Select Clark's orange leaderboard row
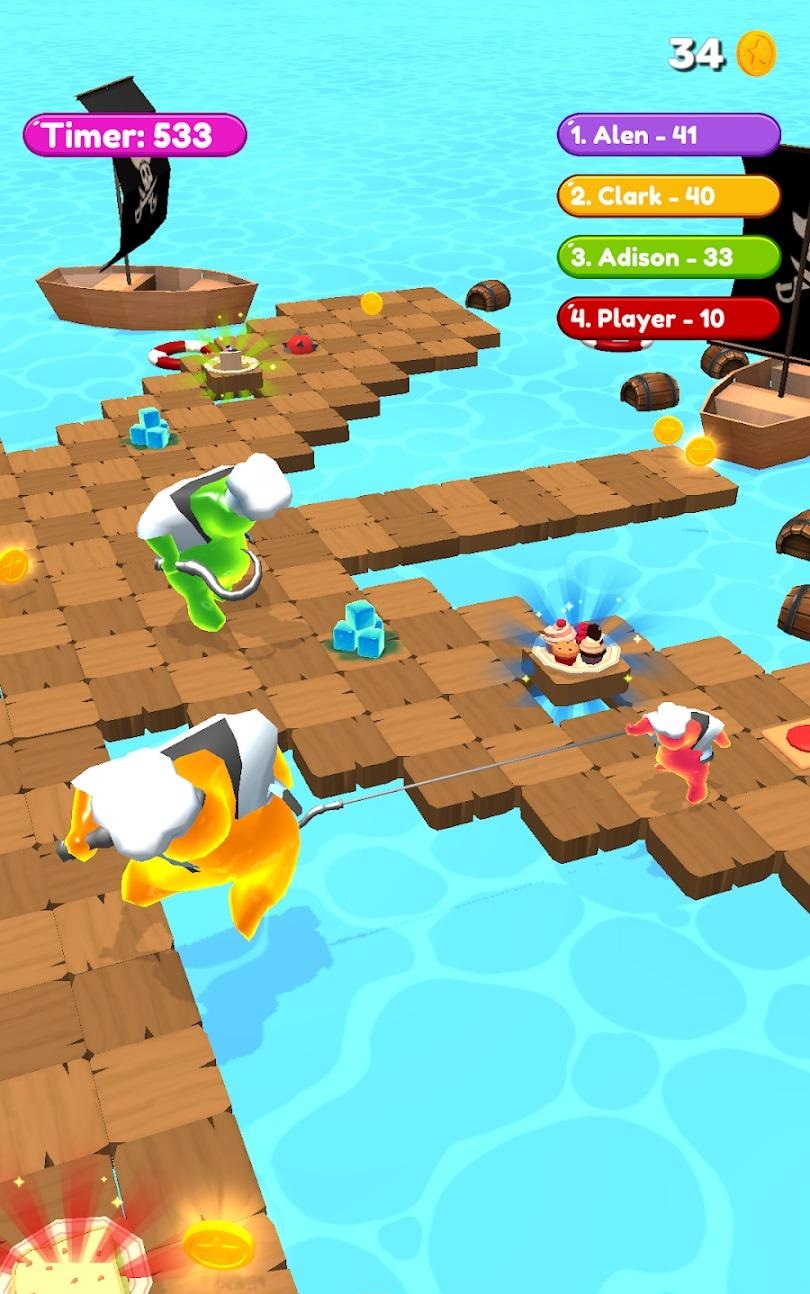 (x=668, y=196)
